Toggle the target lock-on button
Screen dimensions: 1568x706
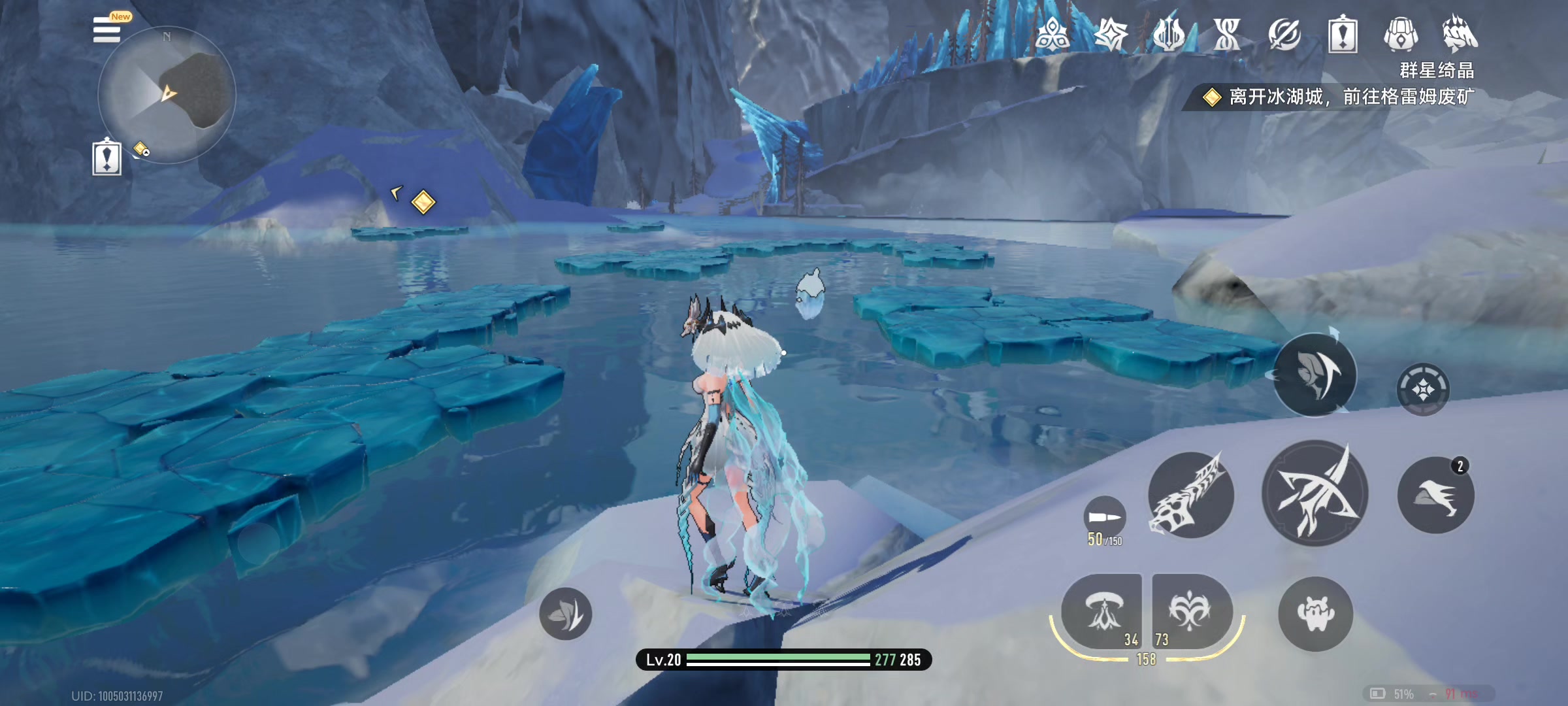coord(1423,390)
